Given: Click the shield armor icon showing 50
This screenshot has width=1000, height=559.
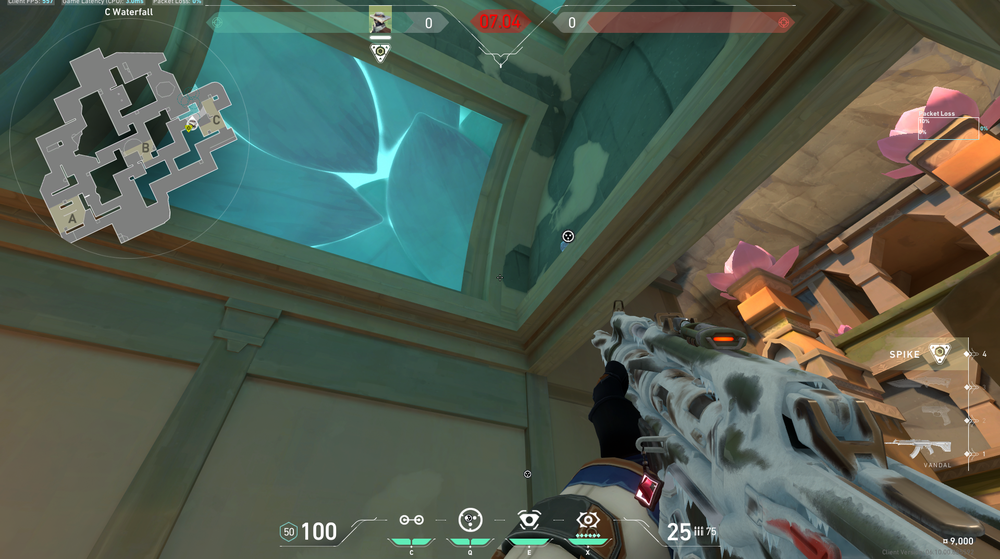Looking at the screenshot, I should (289, 531).
